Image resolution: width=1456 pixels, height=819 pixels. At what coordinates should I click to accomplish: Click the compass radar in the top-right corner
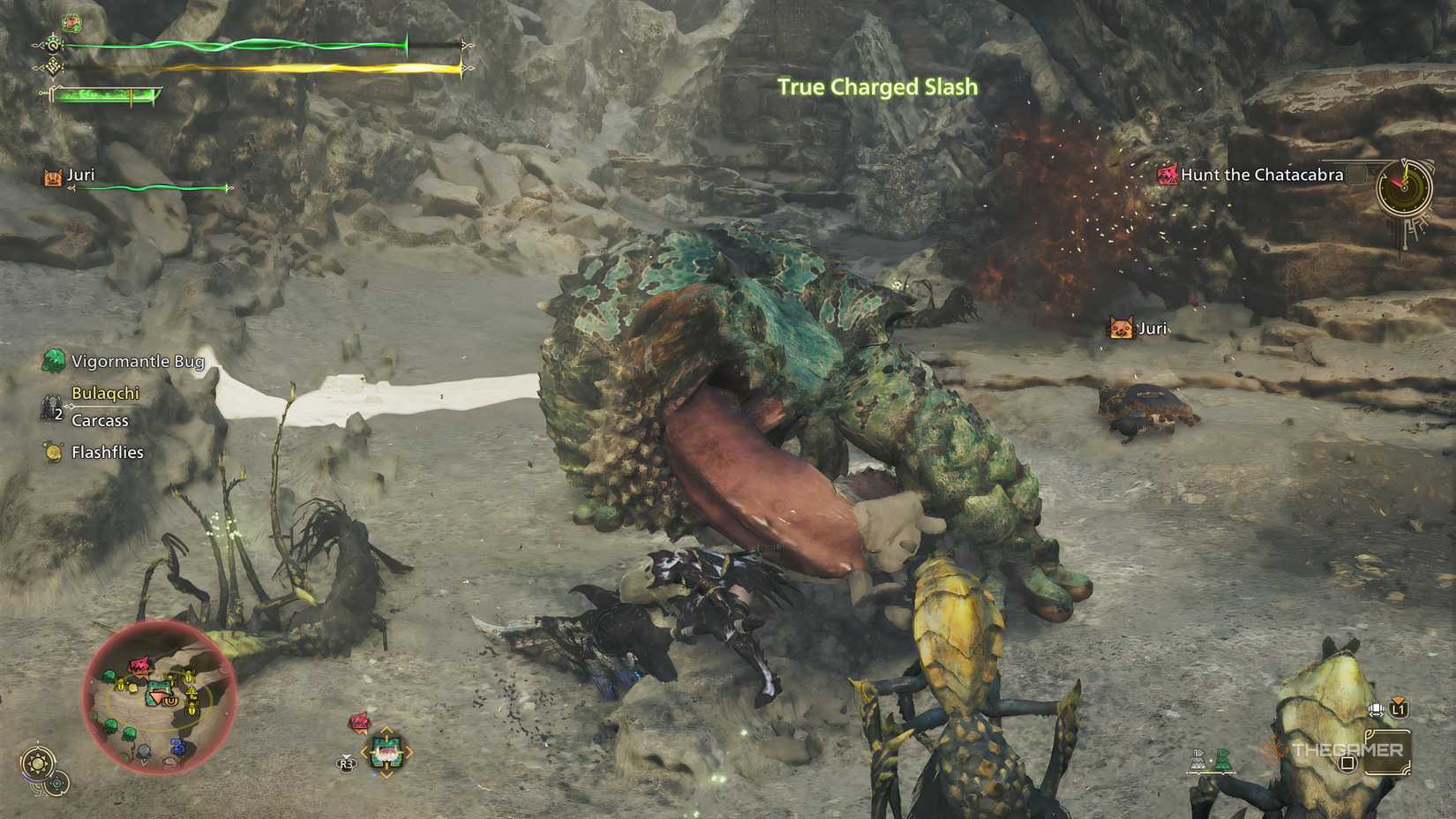pos(1407,188)
